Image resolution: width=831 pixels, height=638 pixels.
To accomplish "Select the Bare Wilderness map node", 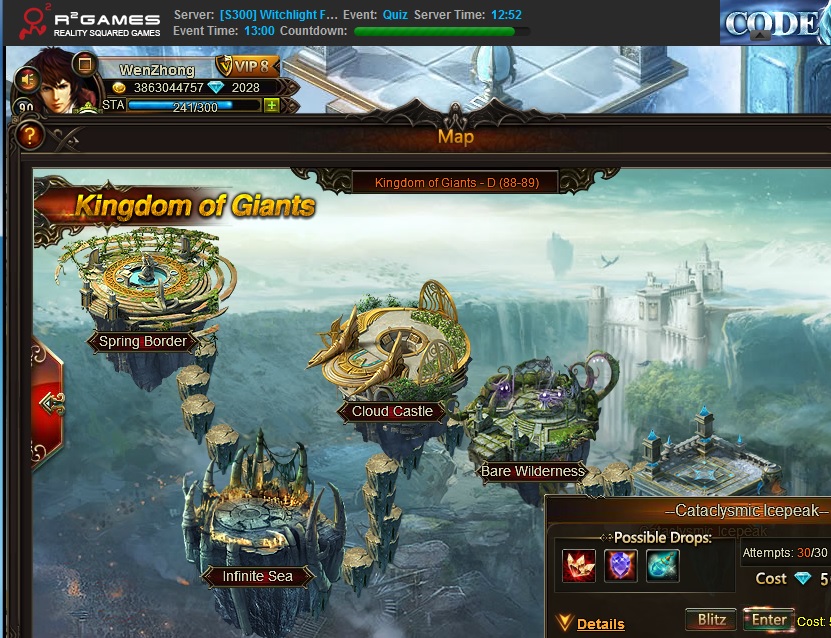I will (532, 471).
